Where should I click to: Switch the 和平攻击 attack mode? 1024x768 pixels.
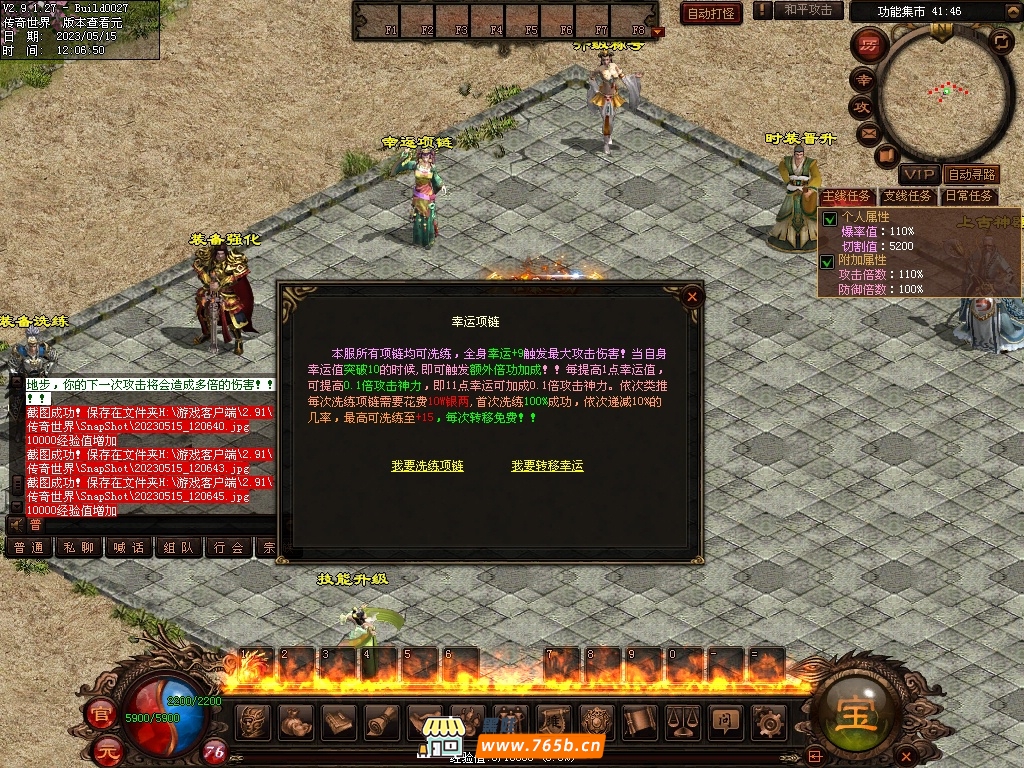pyautogui.click(x=808, y=10)
